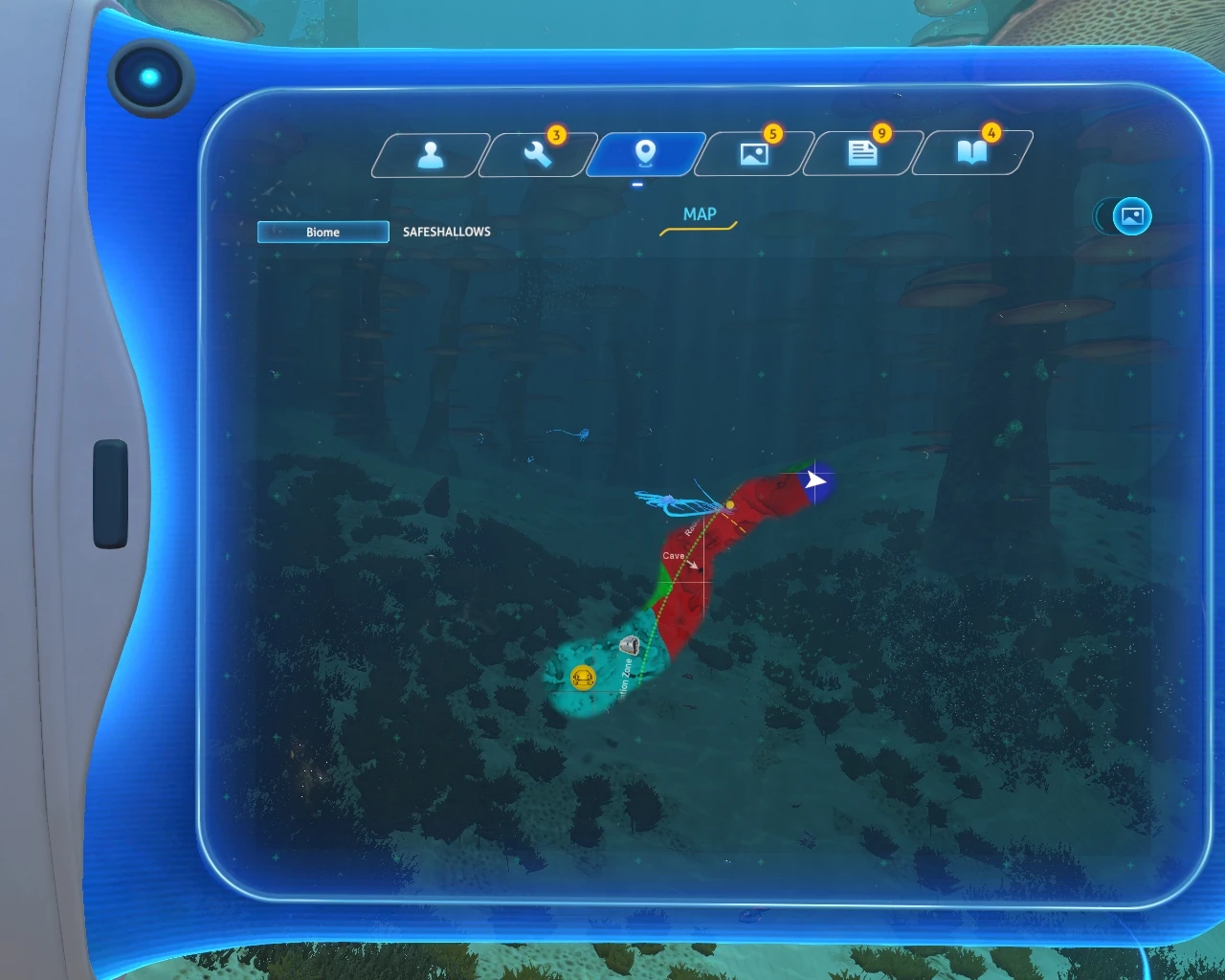Select the wreck marker near Restriction Zone

pyautogui.click(x=630, y=646)
